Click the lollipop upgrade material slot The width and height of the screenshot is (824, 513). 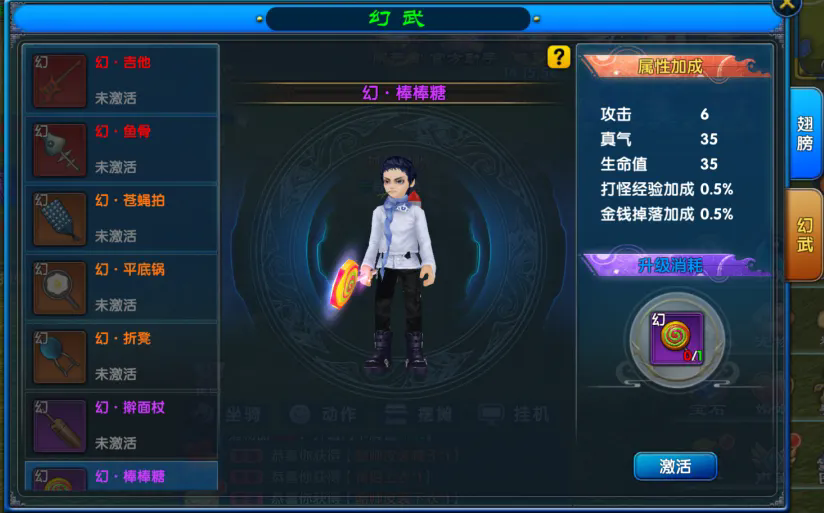click(677, 338)
